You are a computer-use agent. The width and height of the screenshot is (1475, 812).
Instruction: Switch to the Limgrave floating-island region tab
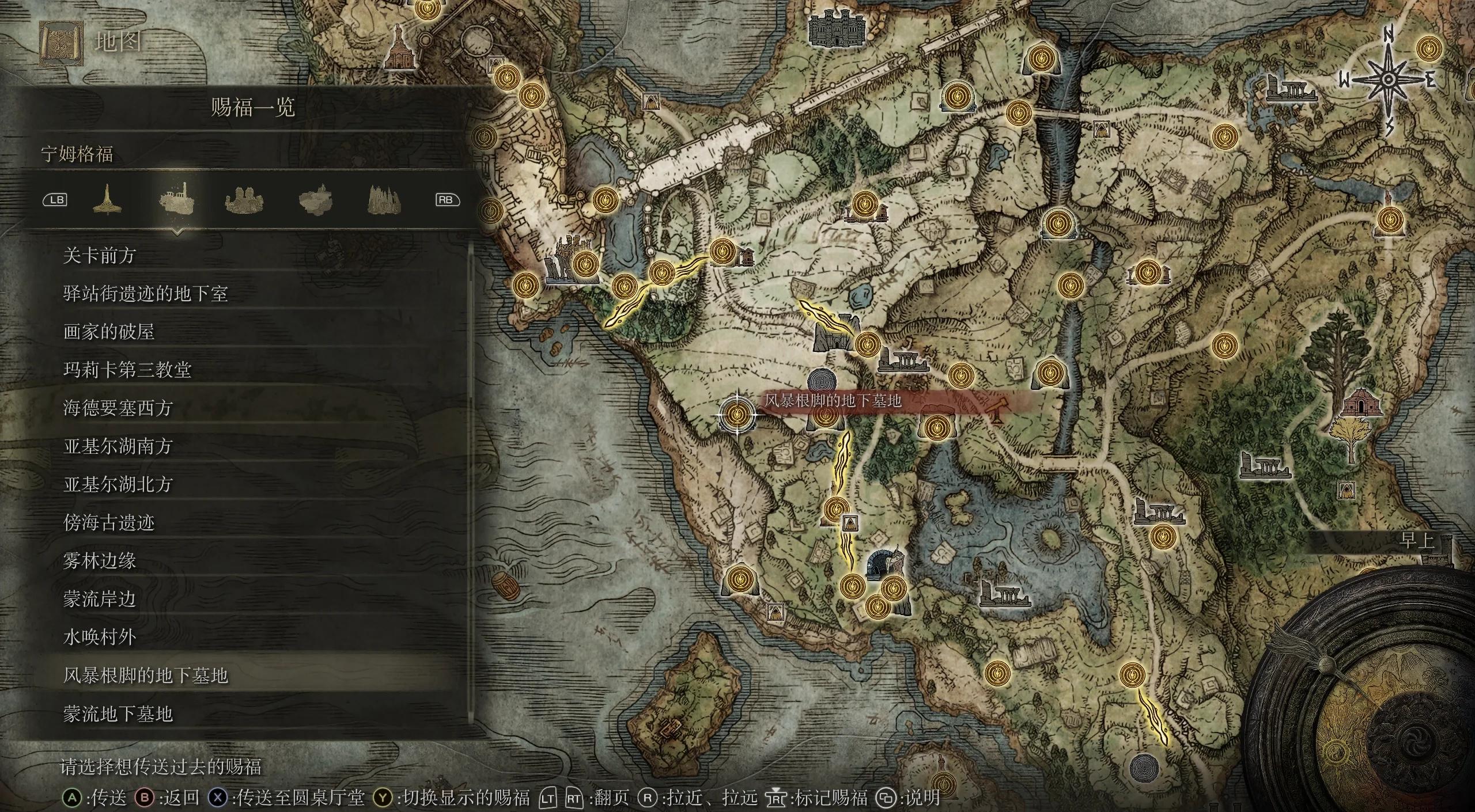[x=176, y=199]
